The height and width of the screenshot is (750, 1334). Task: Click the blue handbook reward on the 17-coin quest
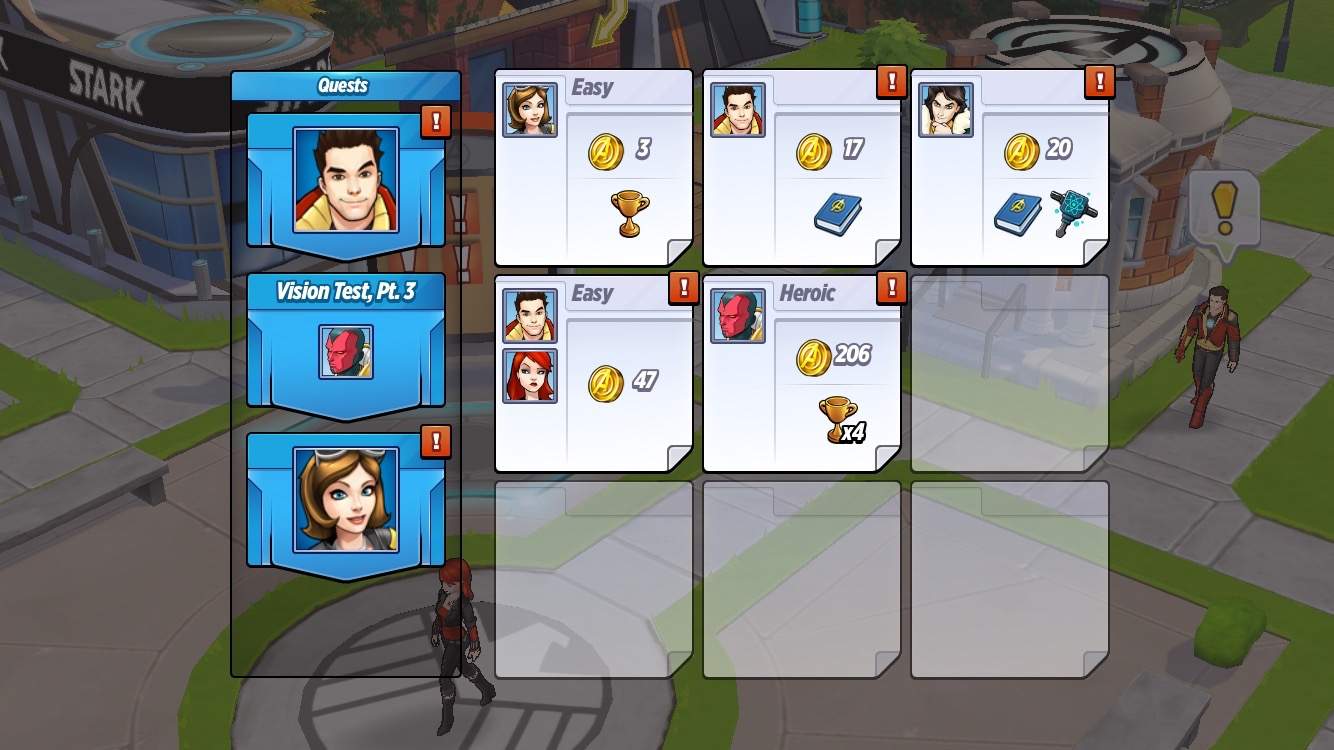click(836, 213)
